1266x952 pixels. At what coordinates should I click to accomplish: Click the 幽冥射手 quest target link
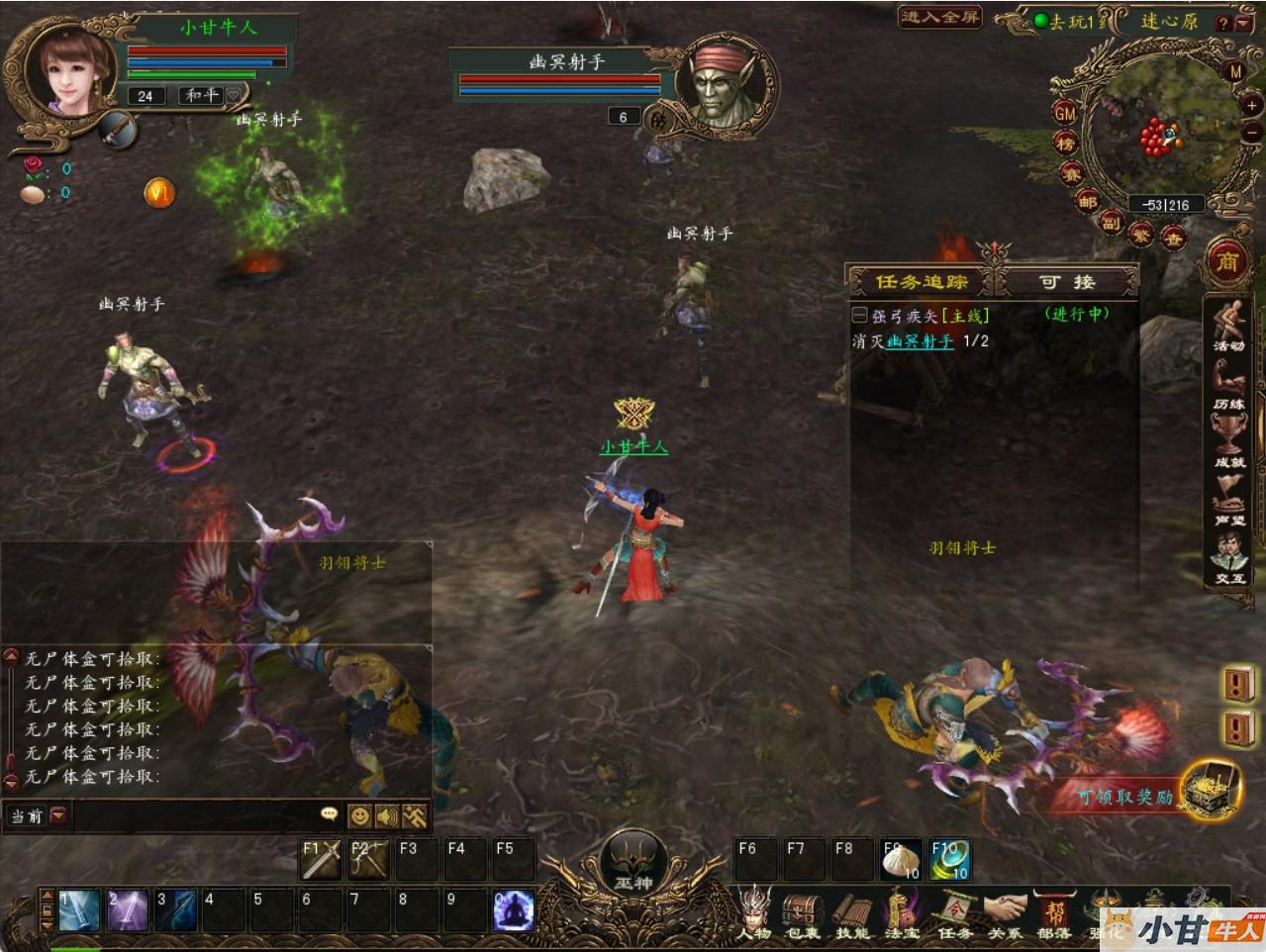click(x=921, y=341)
